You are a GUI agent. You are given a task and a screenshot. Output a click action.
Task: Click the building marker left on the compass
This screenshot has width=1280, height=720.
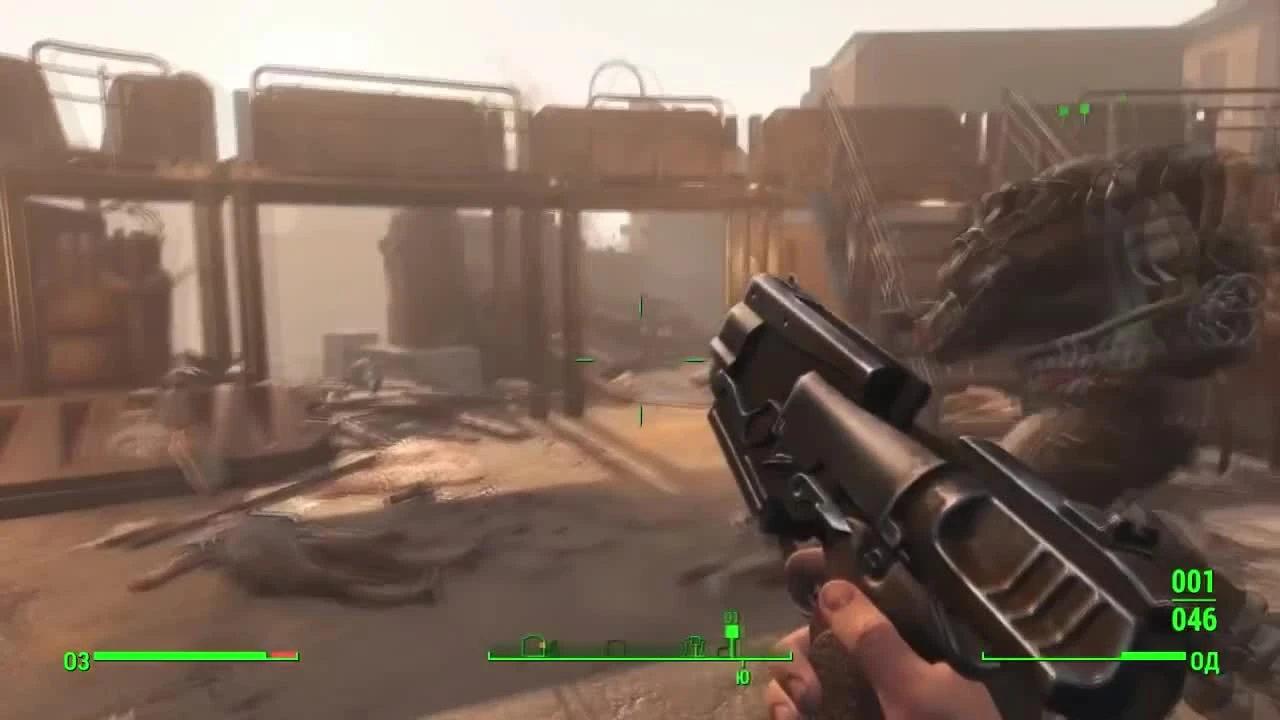point(533,645)
